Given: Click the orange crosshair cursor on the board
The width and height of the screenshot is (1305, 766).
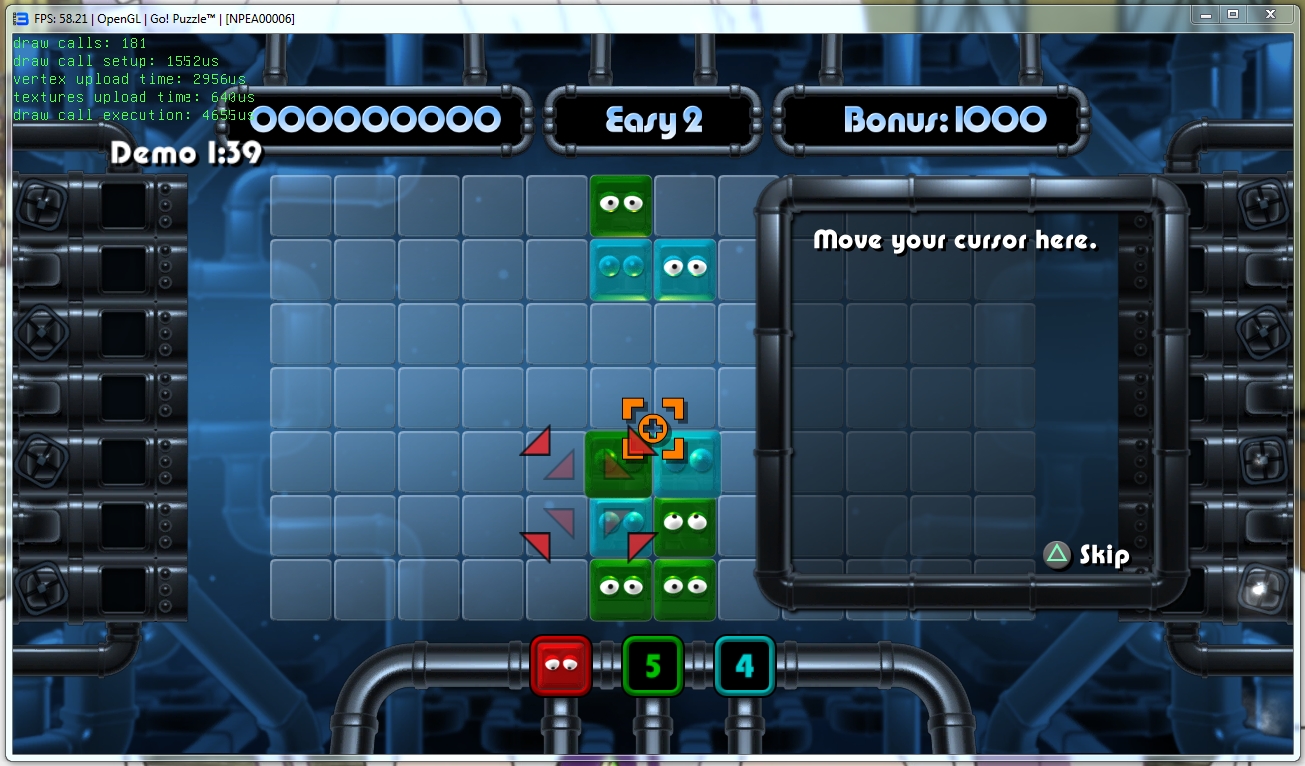Looking at the screenshot, I should click(653, 429).
